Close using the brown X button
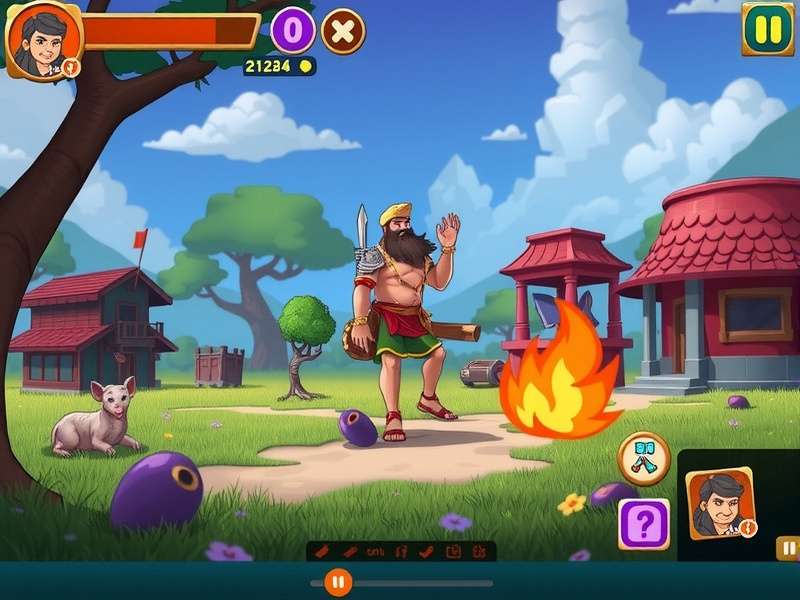Screen dimensions: 800x600 [342, 31]
